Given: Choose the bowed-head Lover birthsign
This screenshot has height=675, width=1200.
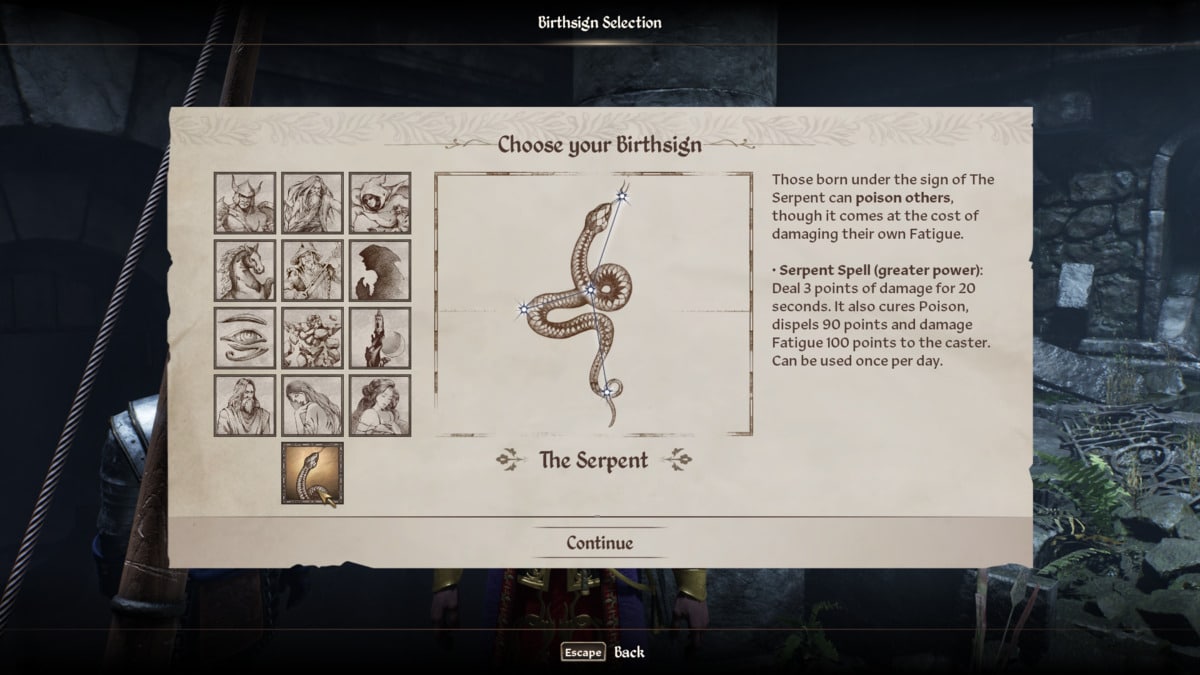Looking at the screenshot, I should pyautogui.click(x=312, y=405).
